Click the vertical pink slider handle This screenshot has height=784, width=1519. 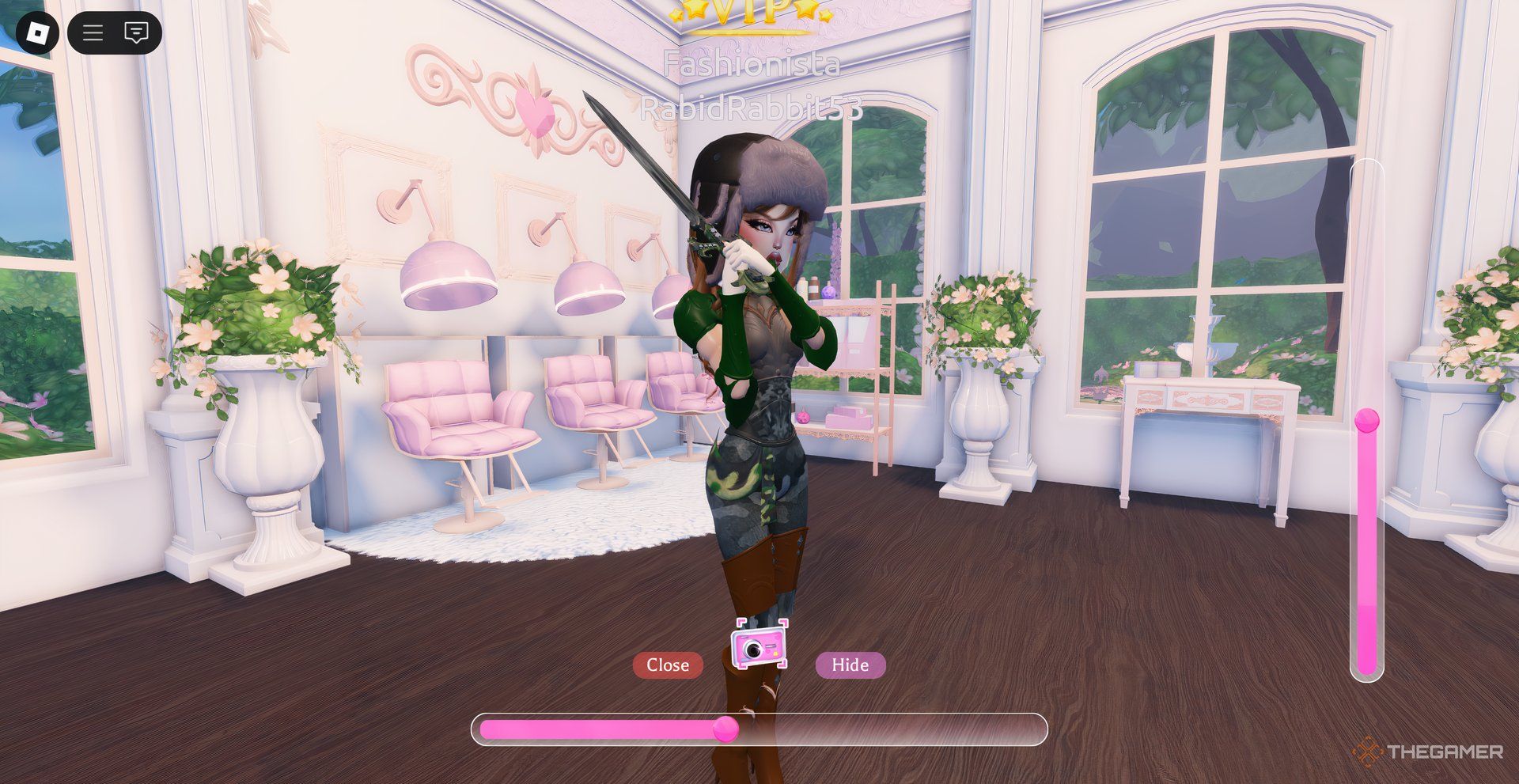pos(1367,420)
